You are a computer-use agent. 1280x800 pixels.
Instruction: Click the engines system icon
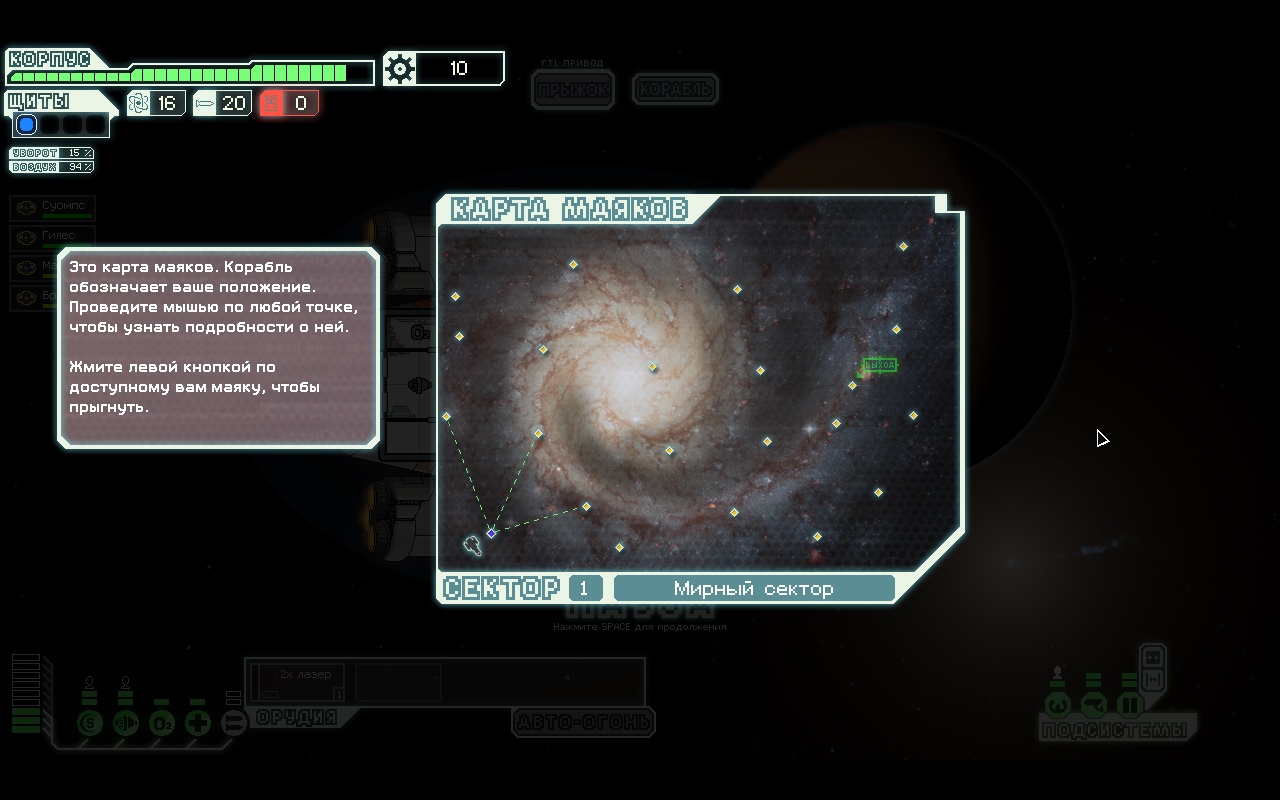pyautogui.click(x=126, y=722)
